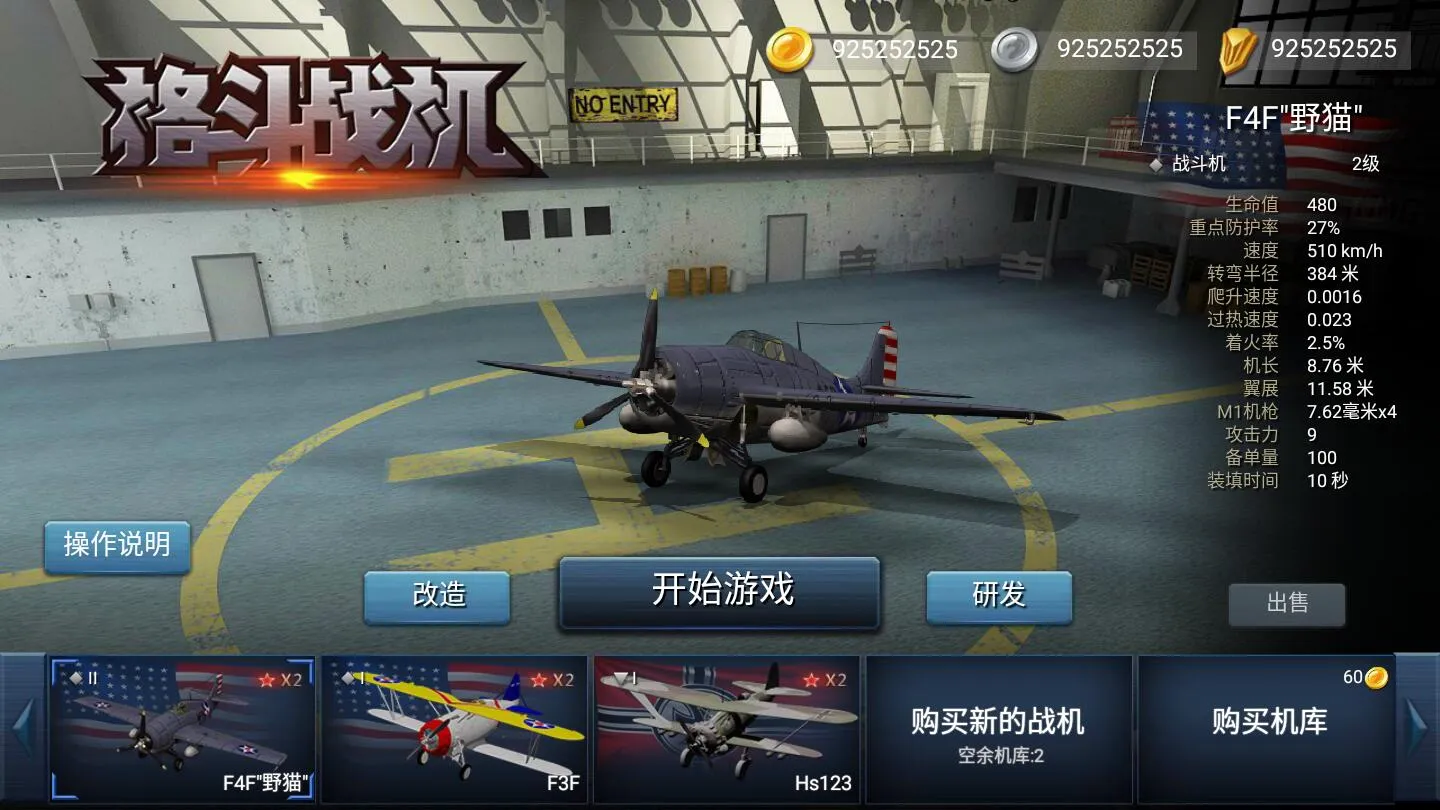Select the Hs123 aircraft thumbnail
The height and width of the screenshot is (810, 1440).
click(x=725, y=728)
